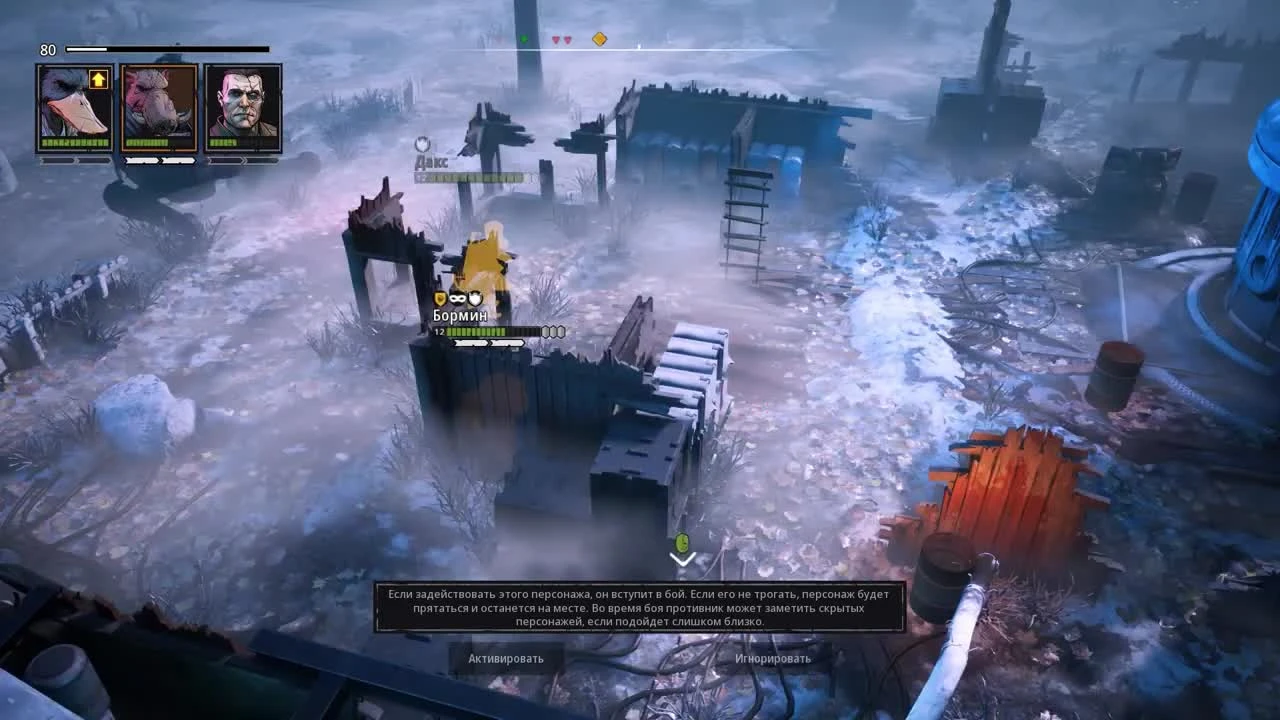
Task: Click the stealth mask icon above Бормин
Action: (457, 298)
